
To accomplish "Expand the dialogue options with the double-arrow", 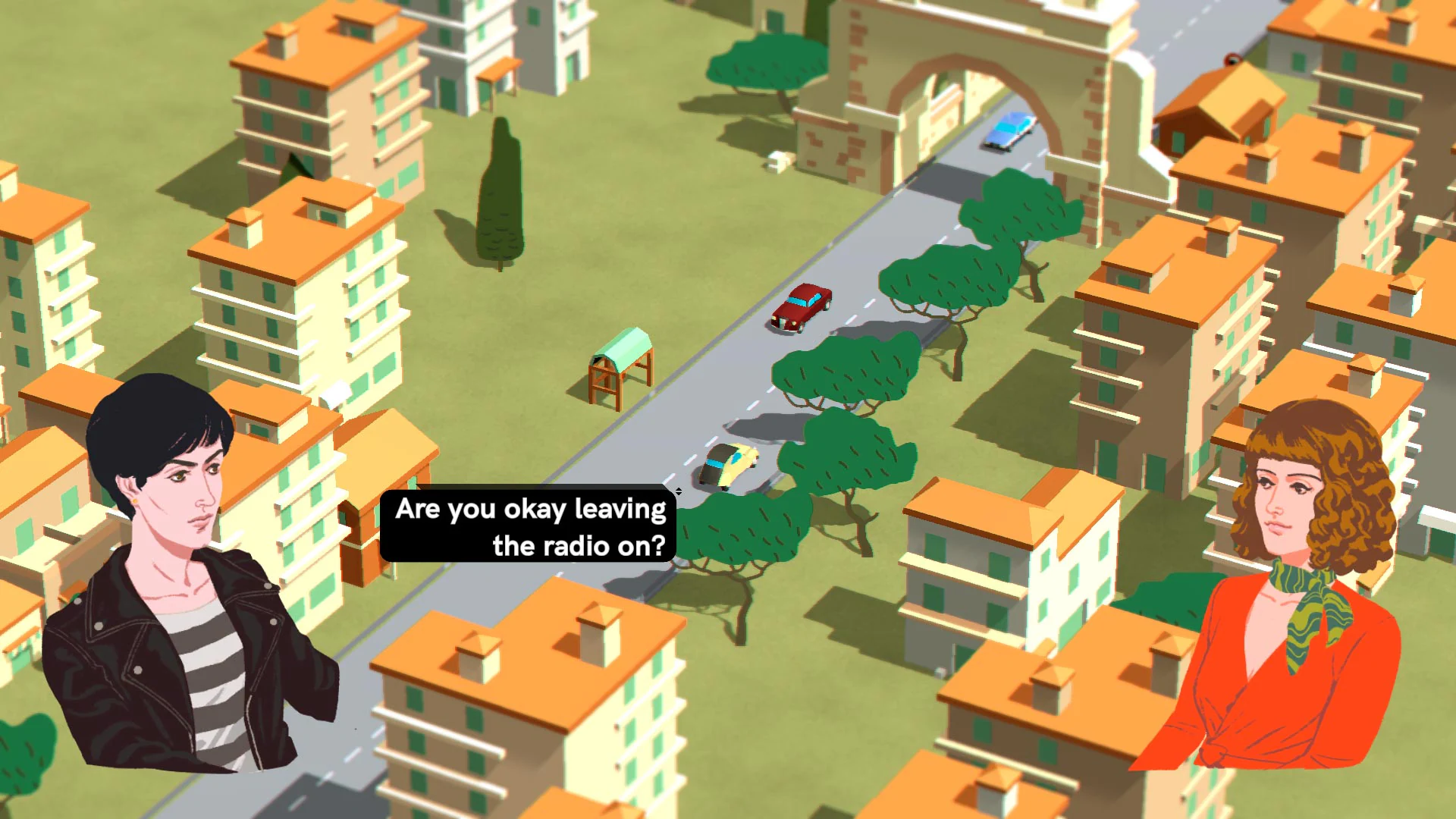I will coord(679,491).
